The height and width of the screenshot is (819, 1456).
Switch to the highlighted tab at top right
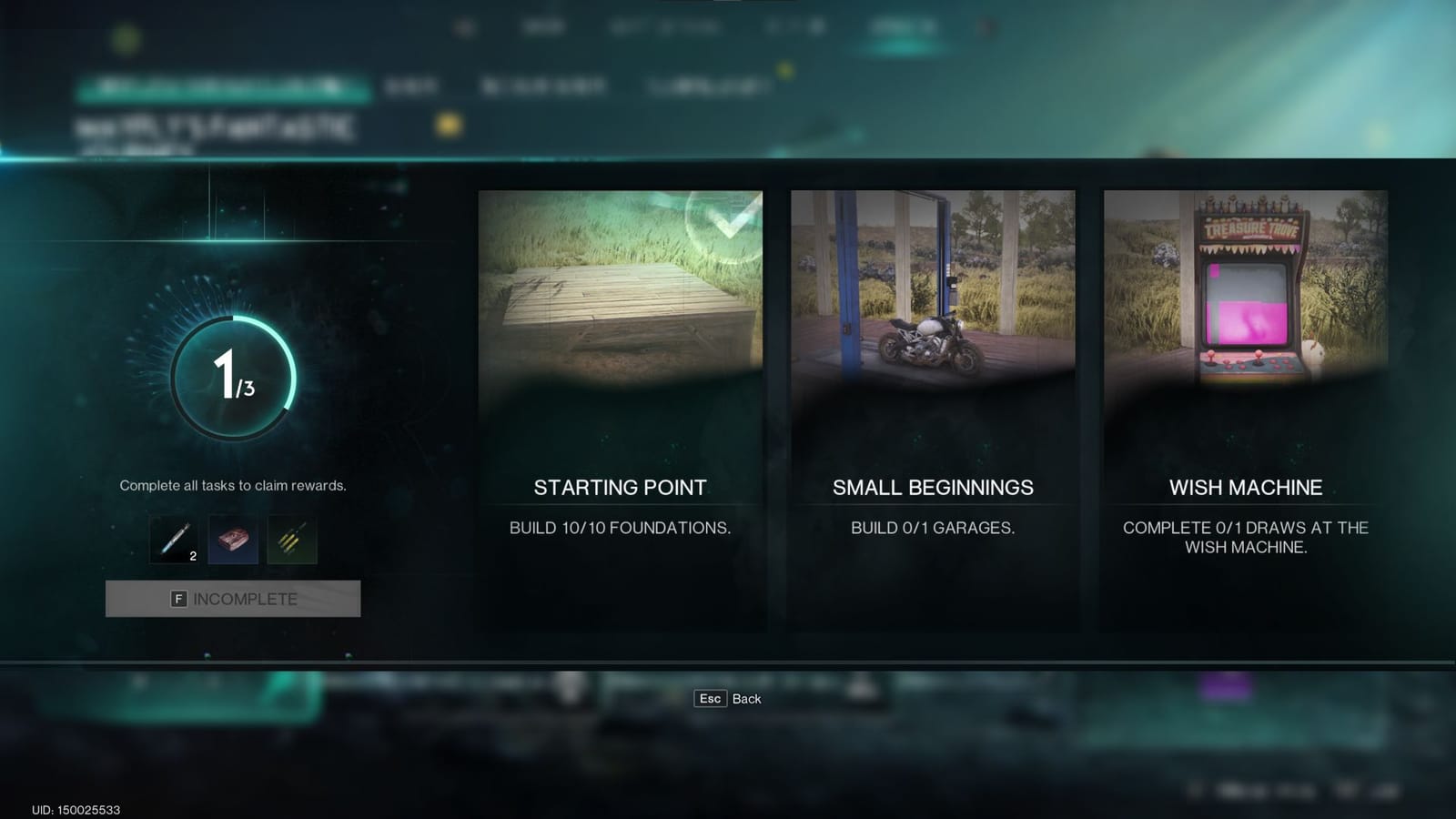tap(901, 25)
